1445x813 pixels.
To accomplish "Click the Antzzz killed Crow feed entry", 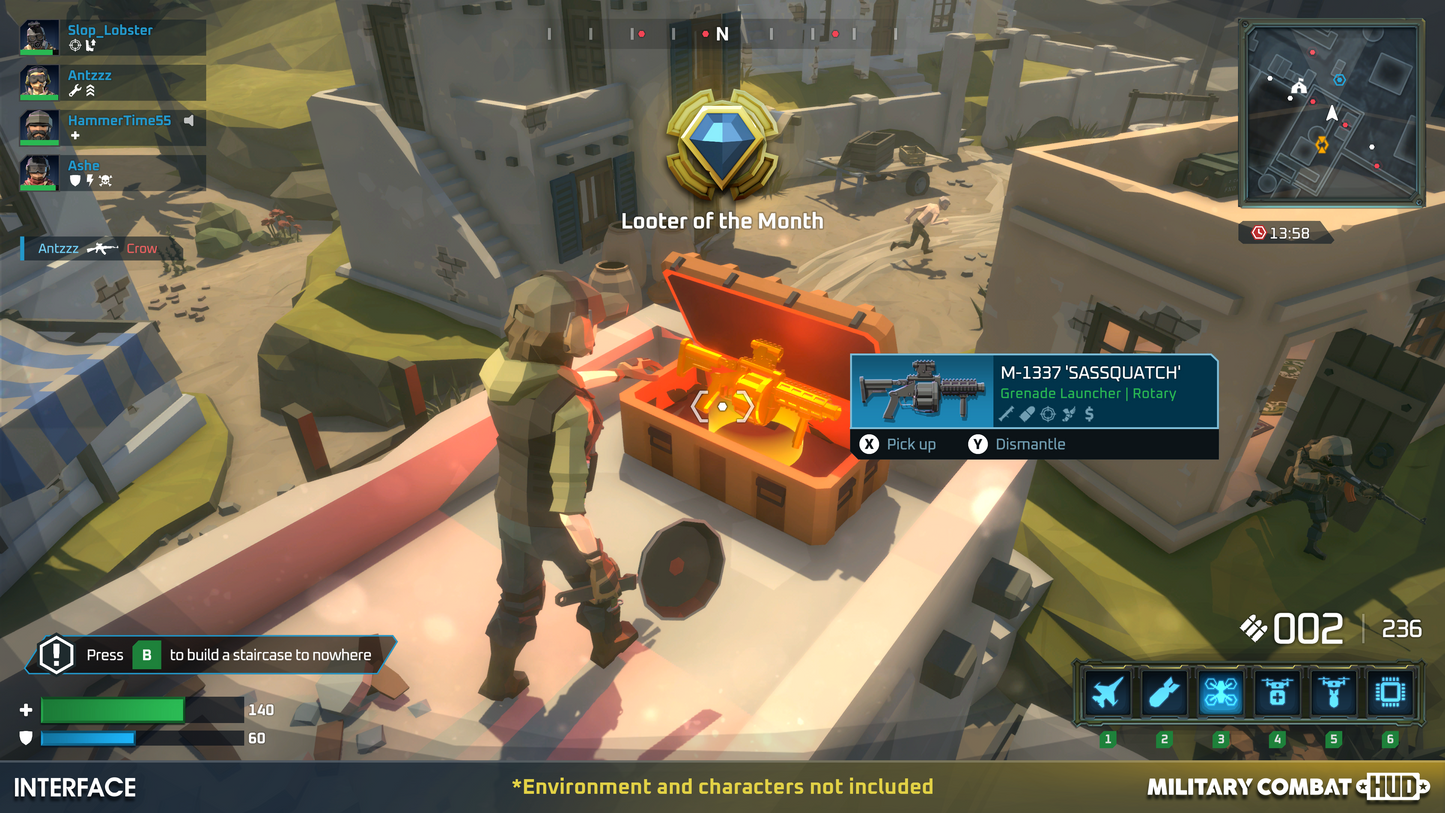I will (x=98, y=248).
